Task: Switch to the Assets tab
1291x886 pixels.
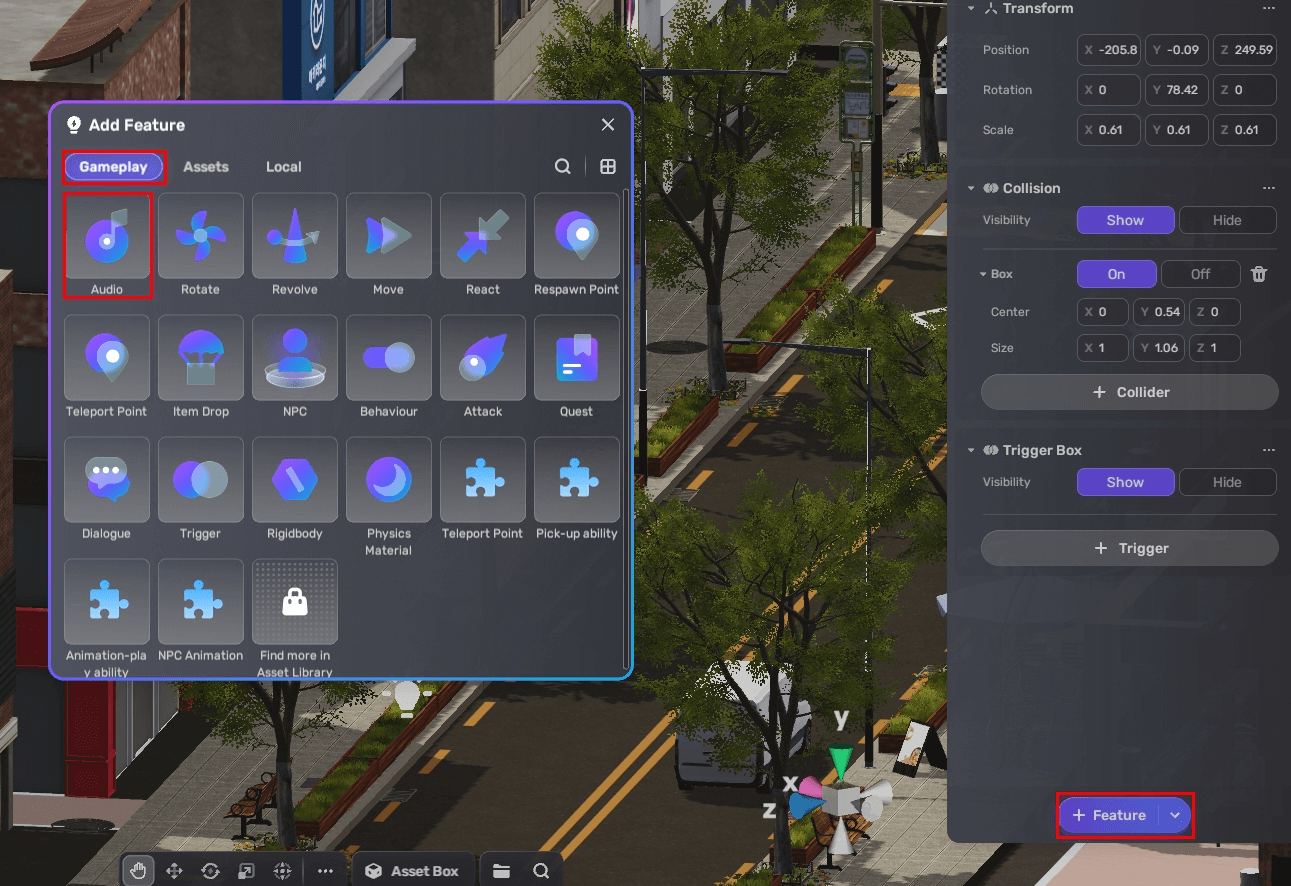Action: point(206,166)
